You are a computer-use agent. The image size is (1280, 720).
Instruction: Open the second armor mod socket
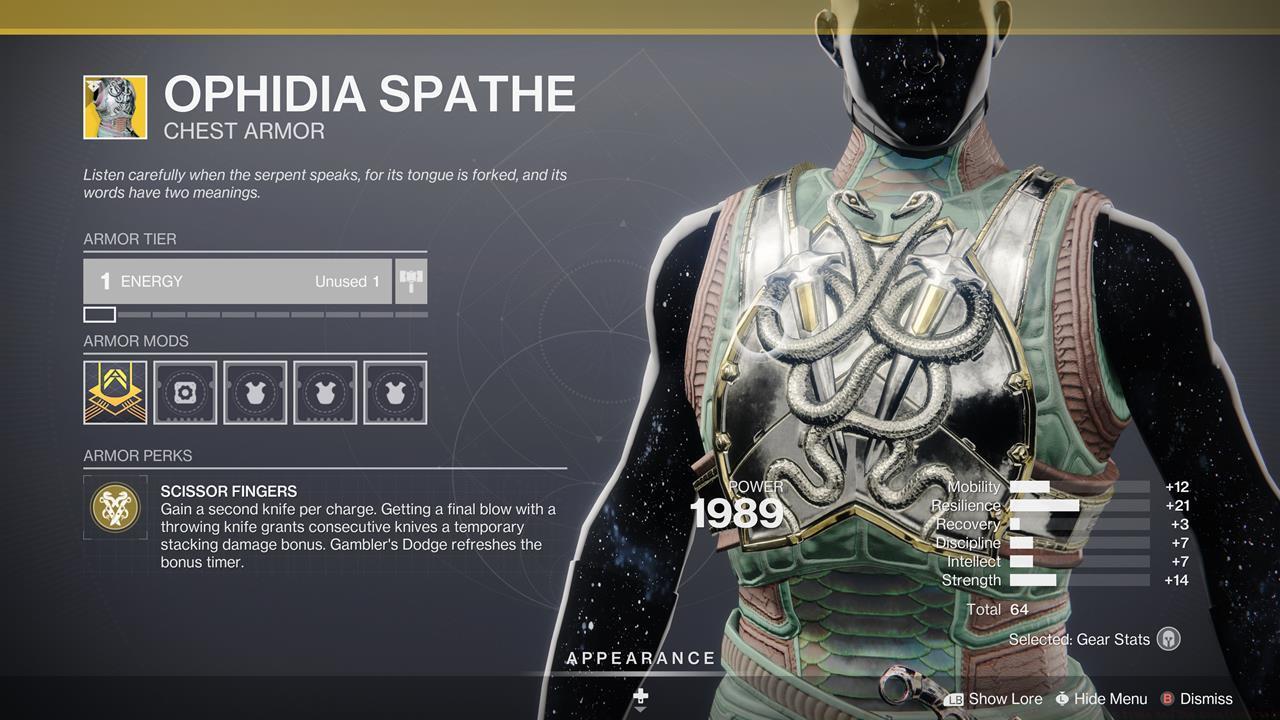[186, 392]
